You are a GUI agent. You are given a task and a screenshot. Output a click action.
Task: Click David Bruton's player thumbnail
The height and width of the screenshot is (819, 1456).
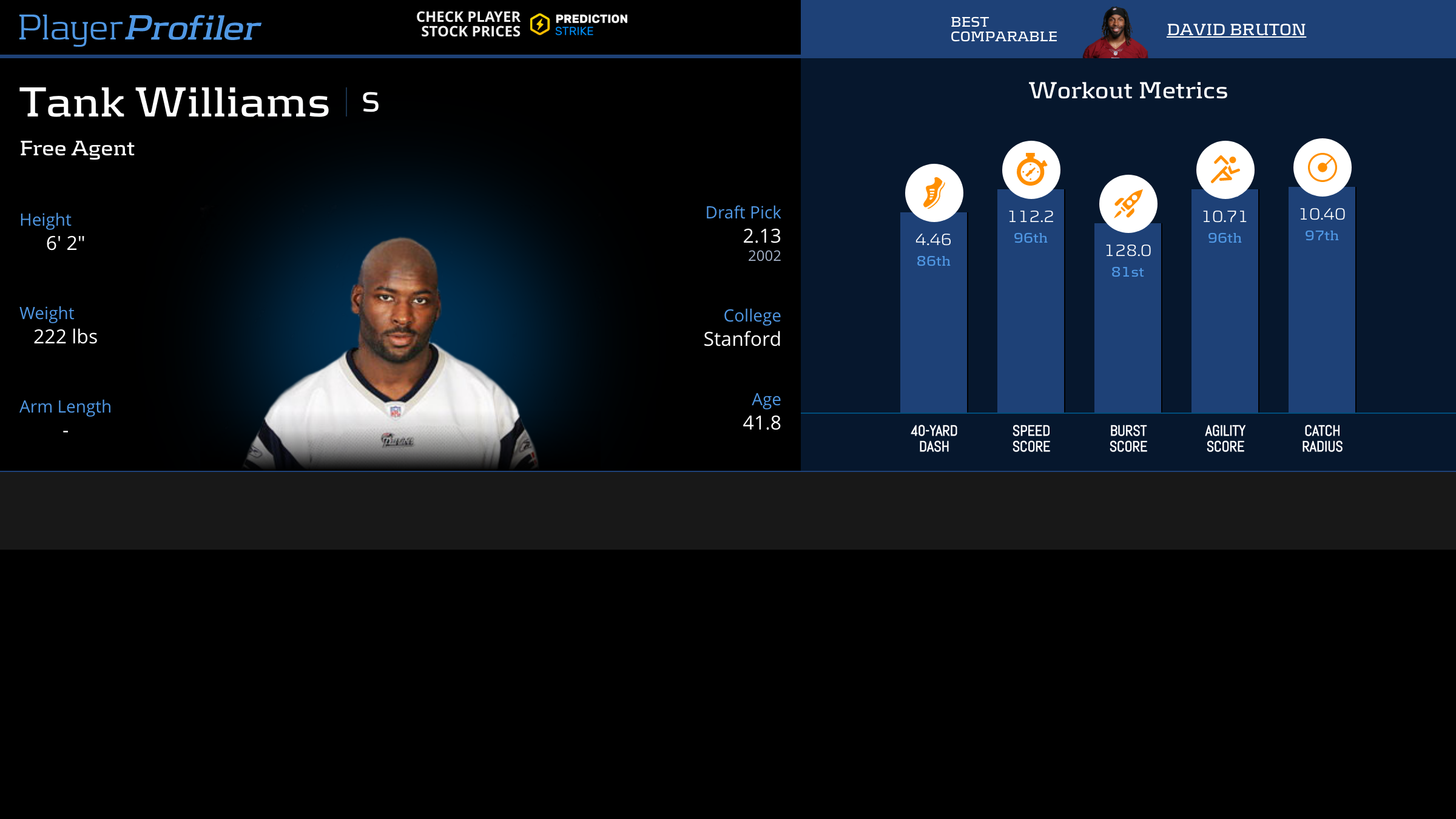pos(1115,33)
